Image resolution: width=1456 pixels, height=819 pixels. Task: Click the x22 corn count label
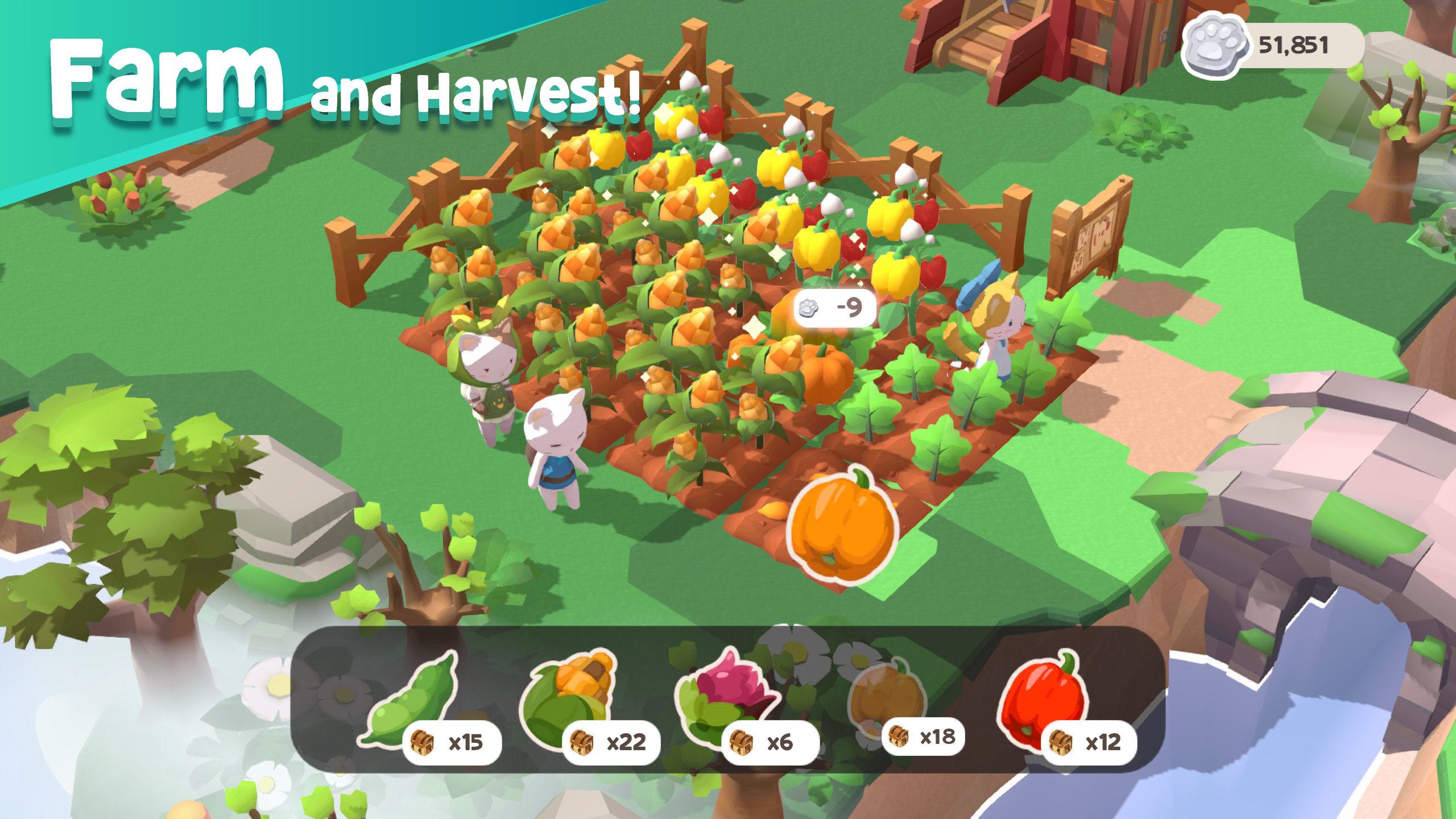626,741
